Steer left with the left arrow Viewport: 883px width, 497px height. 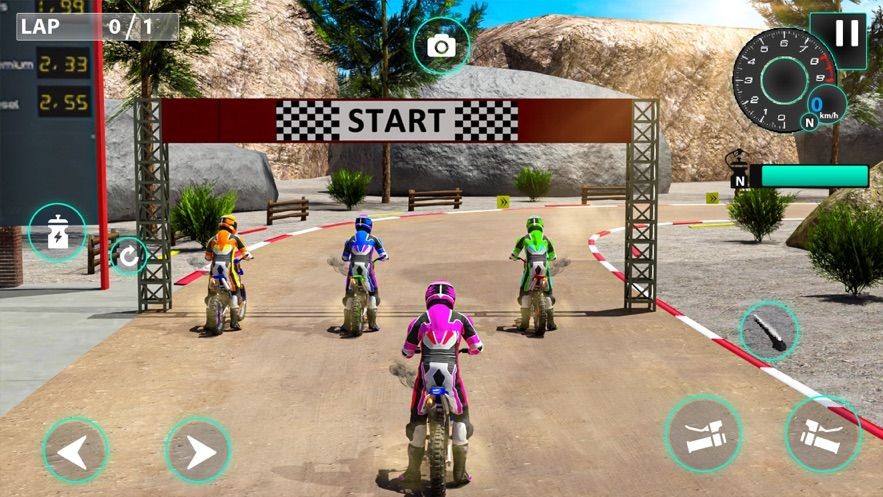(75, 451)
